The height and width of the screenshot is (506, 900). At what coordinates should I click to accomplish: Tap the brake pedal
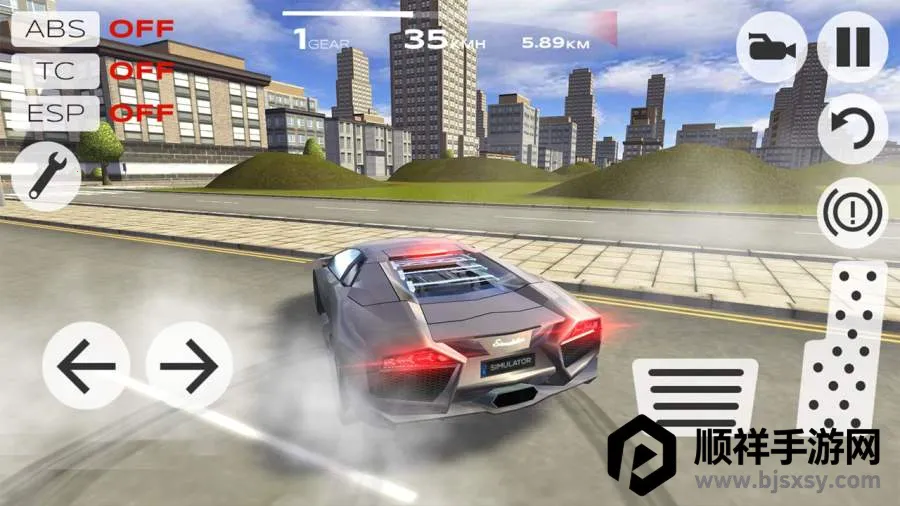pyautogui.click(x=696, y=400)
